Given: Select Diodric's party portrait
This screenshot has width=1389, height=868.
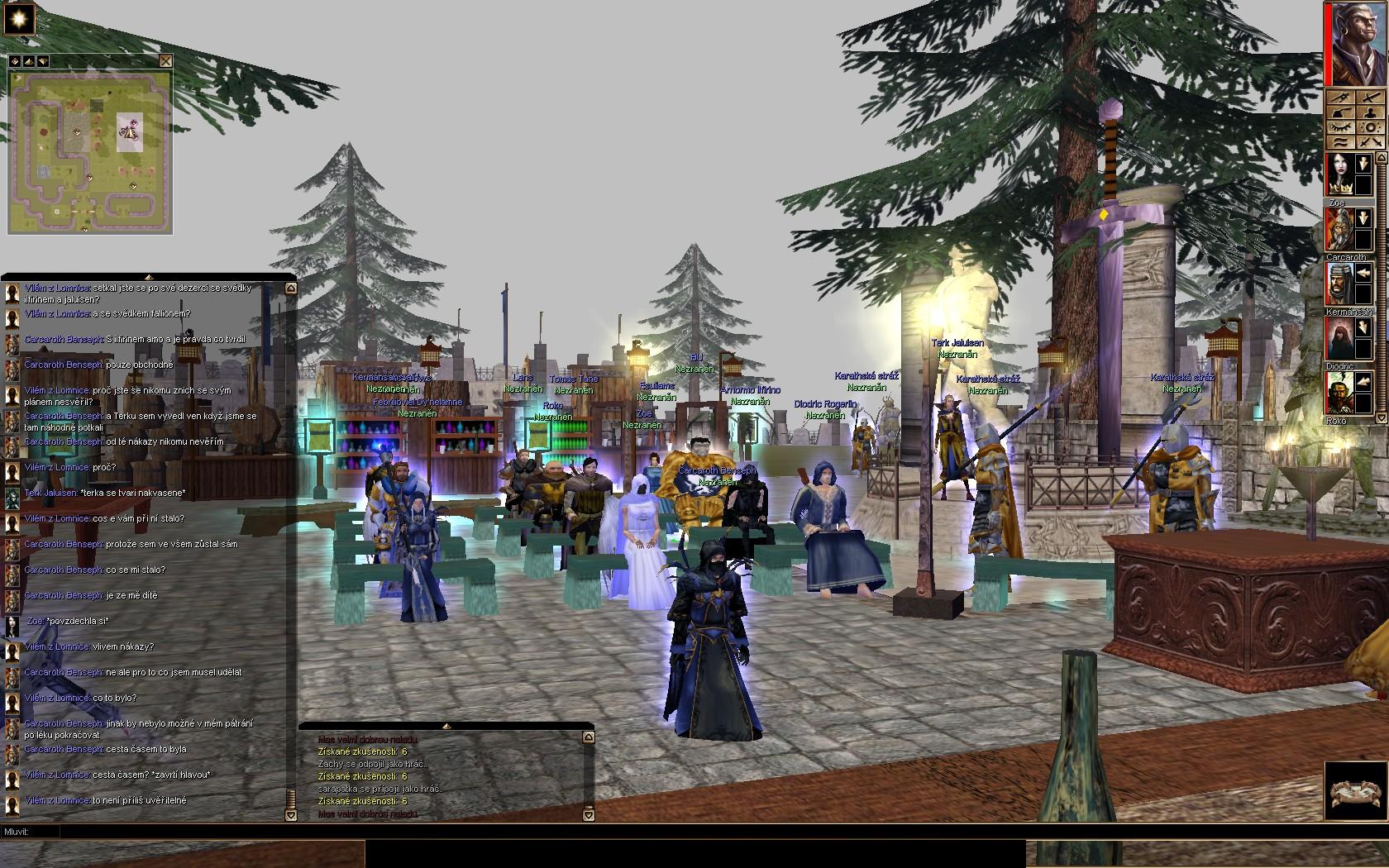Looking at the screenshot, I should (1338, 339).
